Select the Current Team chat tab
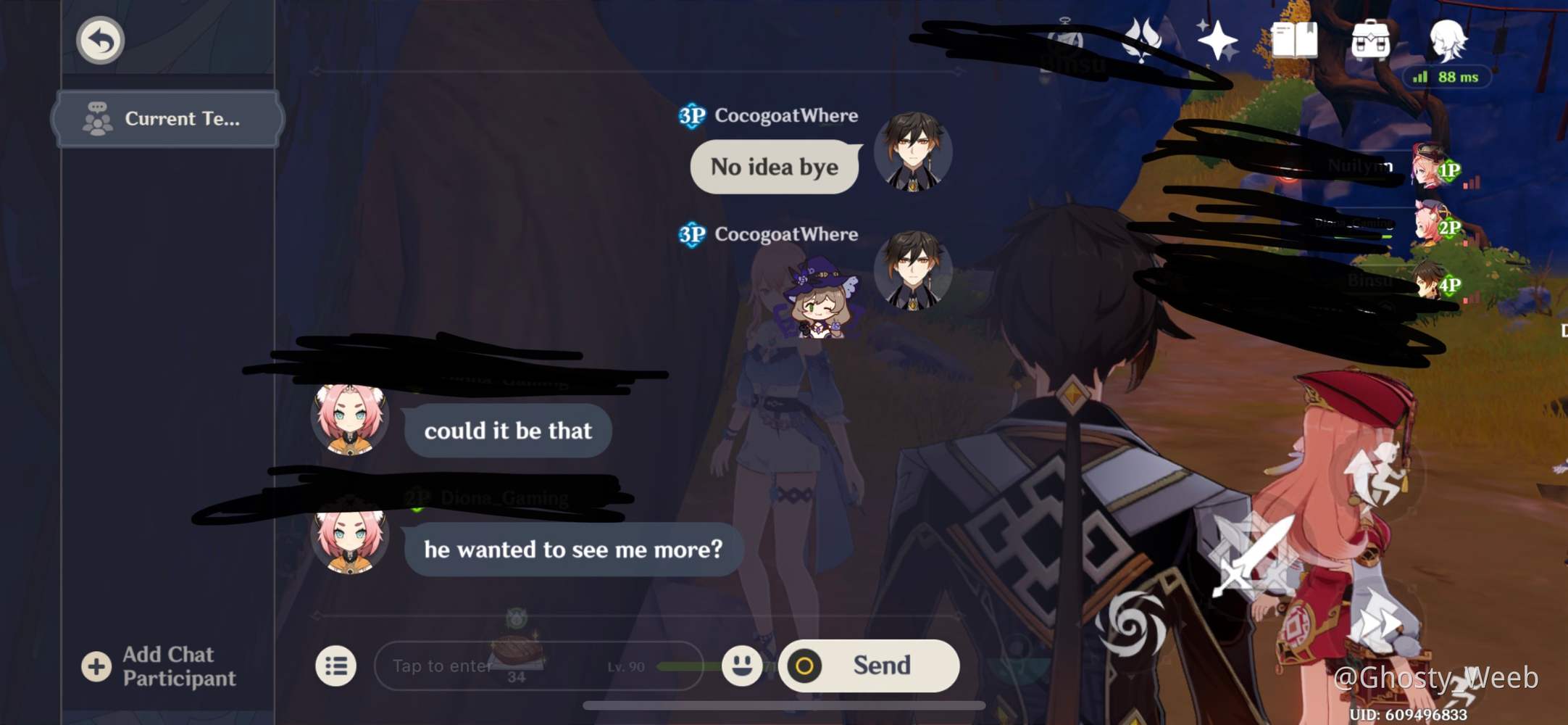 pos(167,118)
